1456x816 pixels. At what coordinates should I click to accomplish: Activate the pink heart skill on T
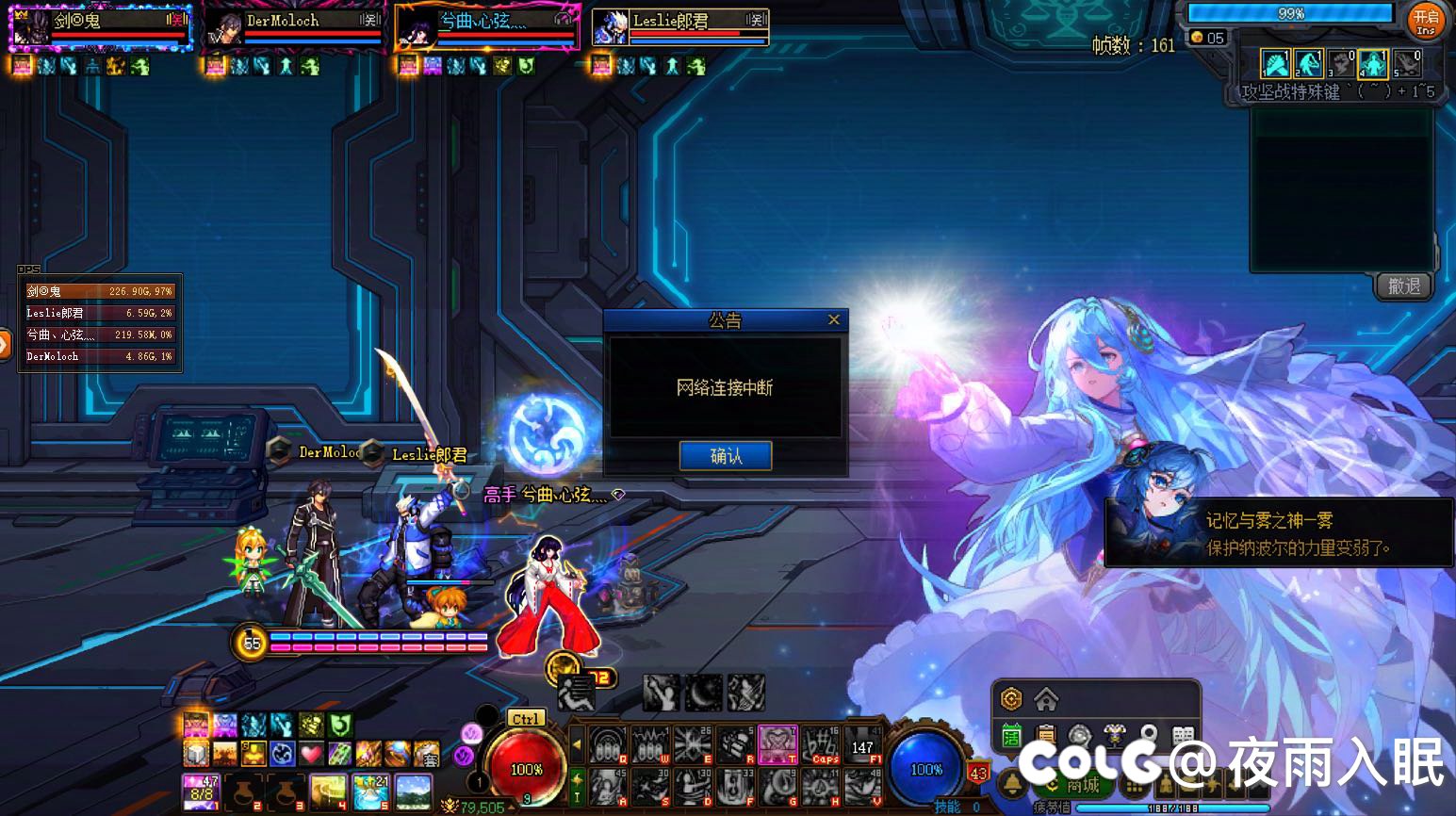(777, 744)
